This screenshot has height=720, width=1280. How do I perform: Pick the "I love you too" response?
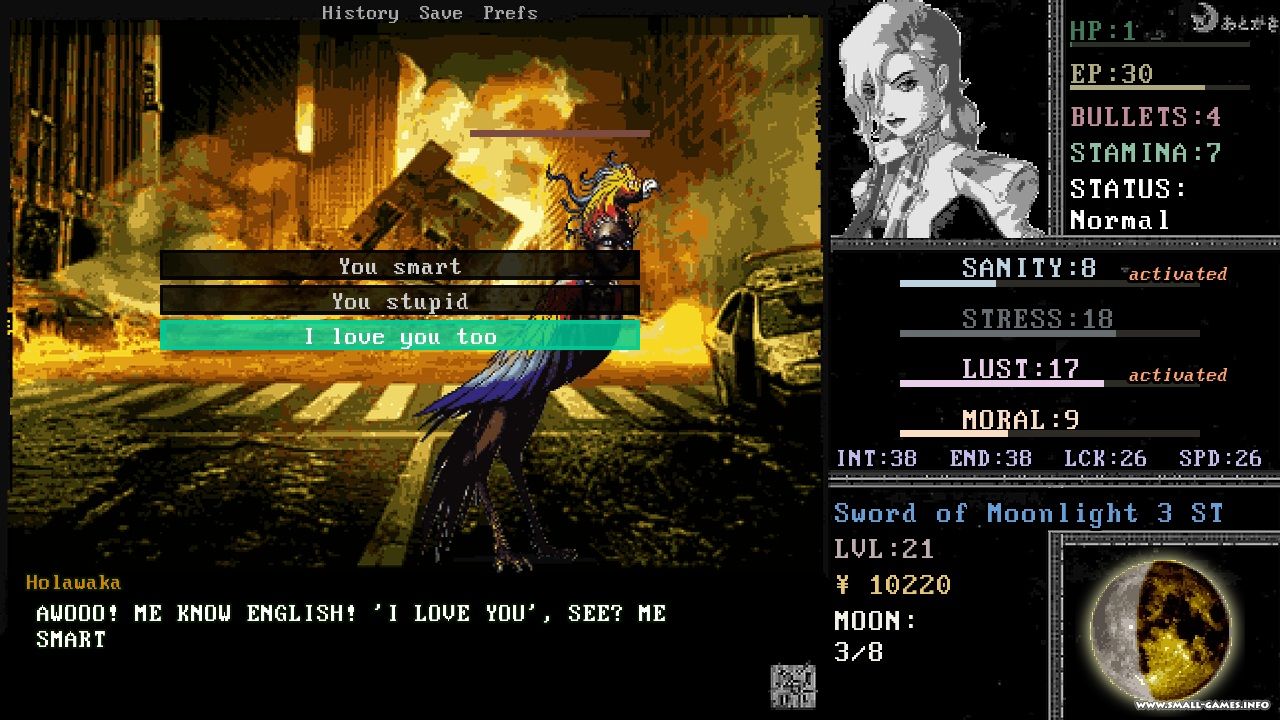click(399, 336)
